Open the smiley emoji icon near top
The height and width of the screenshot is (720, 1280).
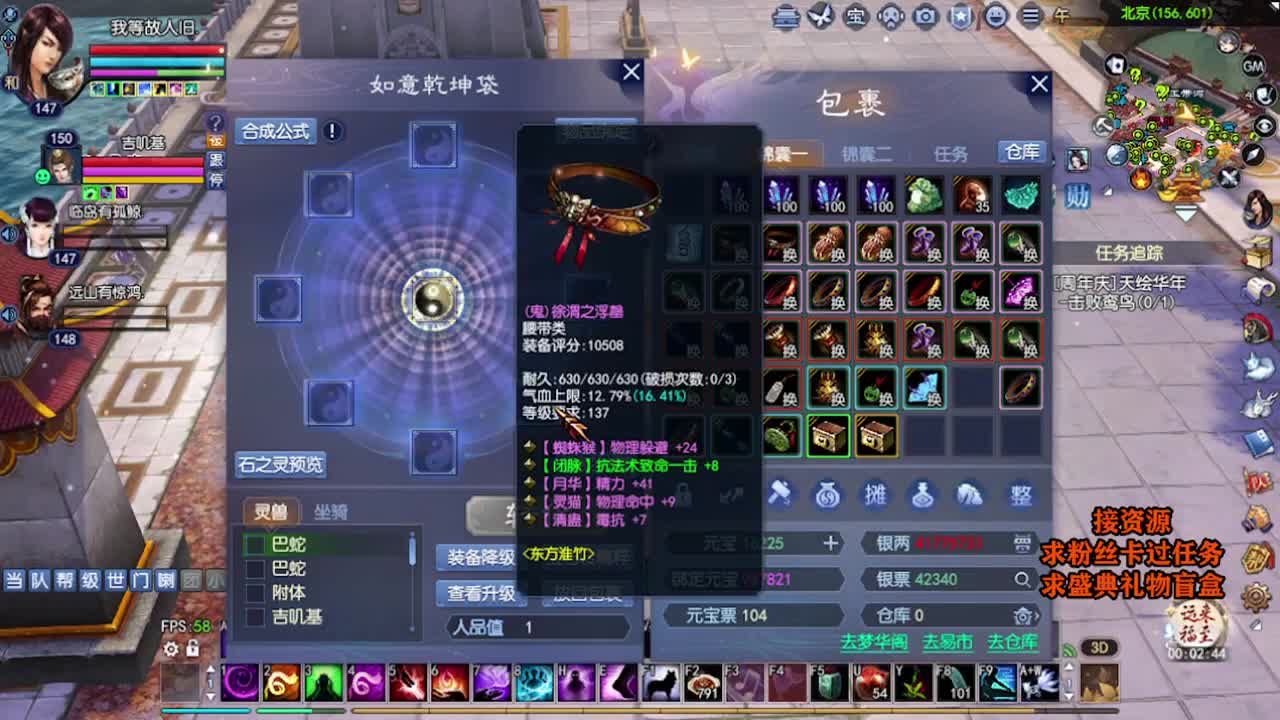995,17
